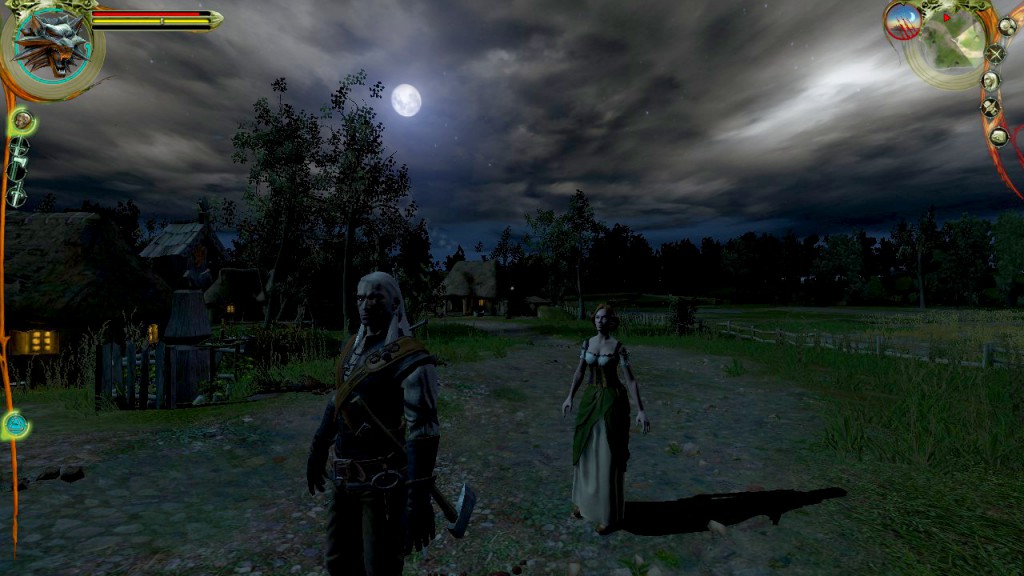Activate the cyan witcher sign icon

tap(15, 425)
